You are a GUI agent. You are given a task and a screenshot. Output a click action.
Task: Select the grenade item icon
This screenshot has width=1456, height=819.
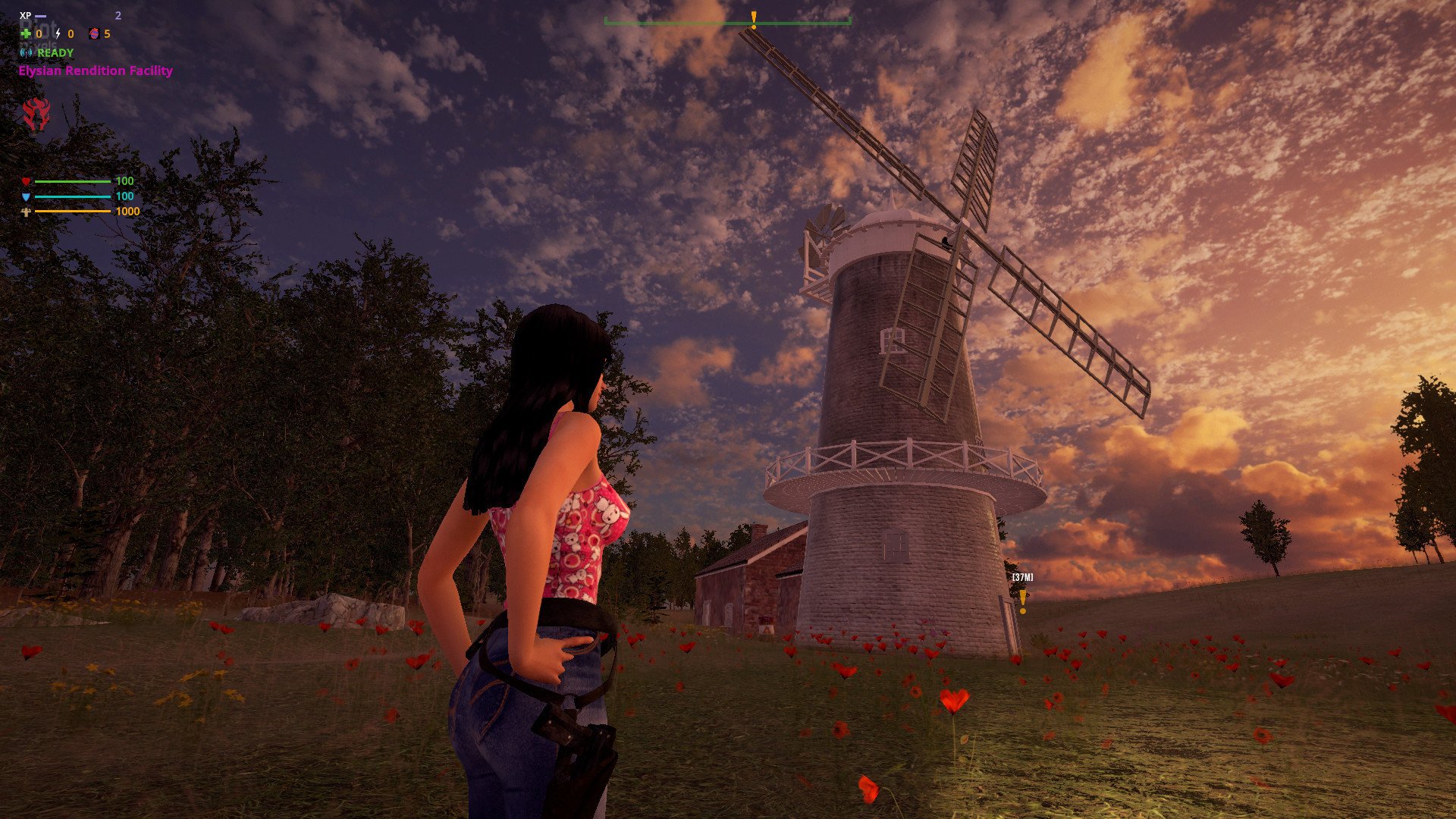94,34
